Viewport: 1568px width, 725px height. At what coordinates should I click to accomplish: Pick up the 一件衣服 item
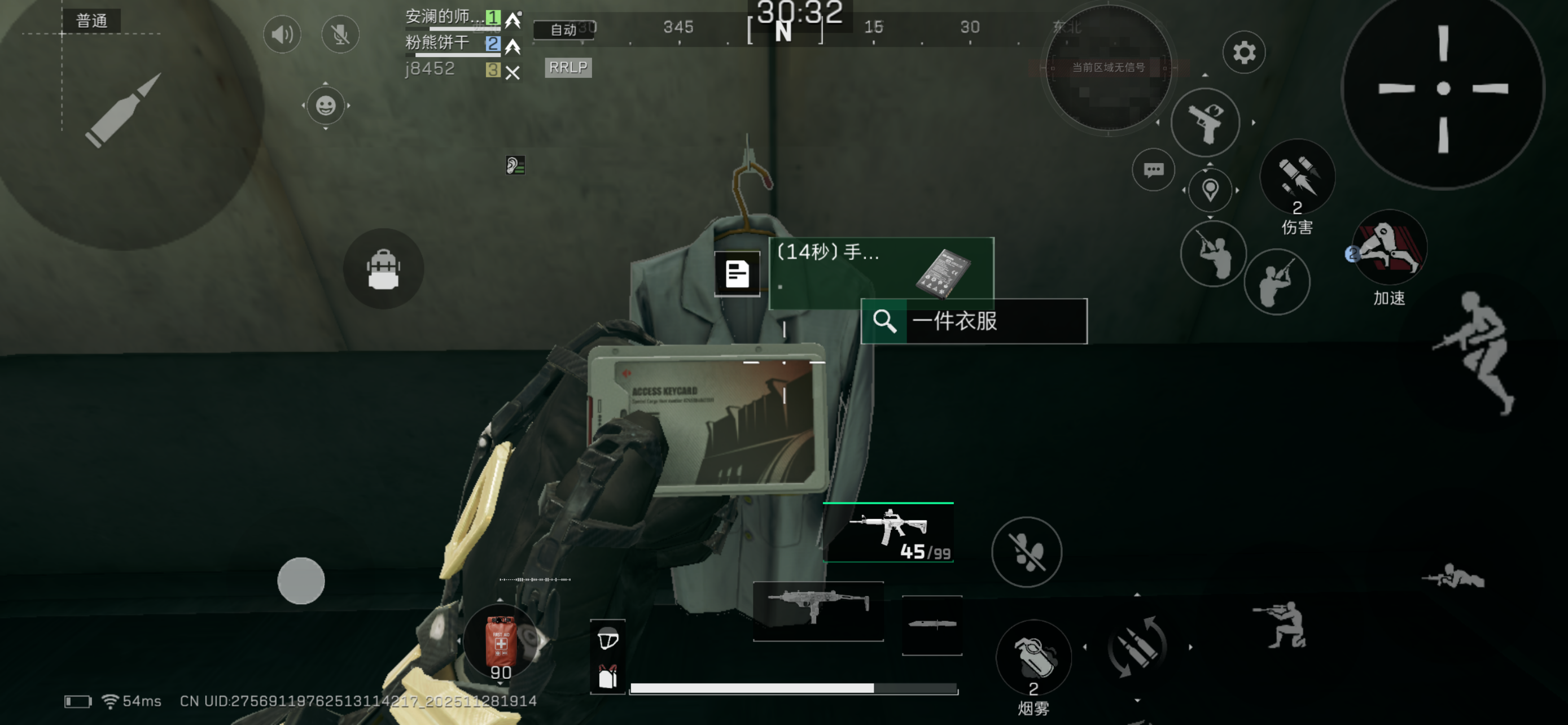pyautogui.click(x=973, y=322)
